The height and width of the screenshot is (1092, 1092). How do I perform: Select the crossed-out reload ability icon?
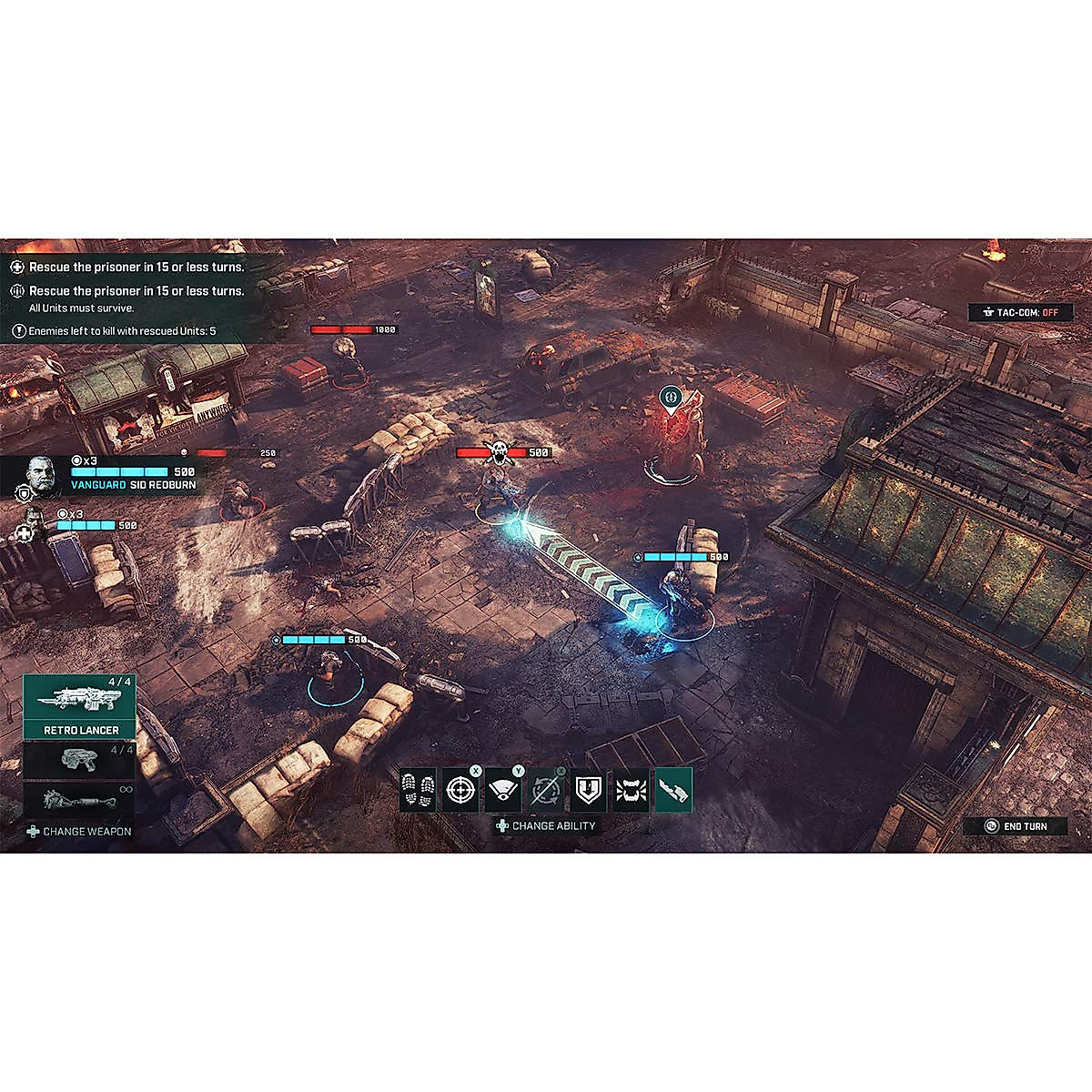point(546,790)
